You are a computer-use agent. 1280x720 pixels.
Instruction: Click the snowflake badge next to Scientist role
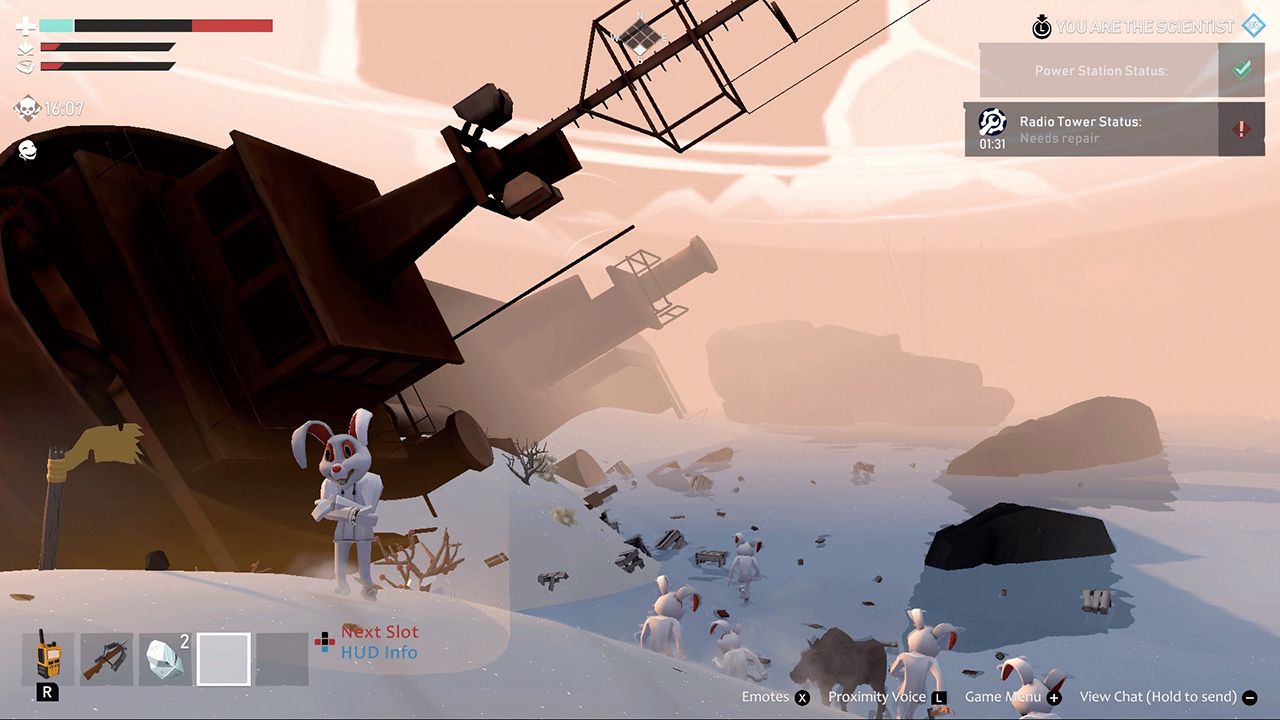coord(1253,25)
